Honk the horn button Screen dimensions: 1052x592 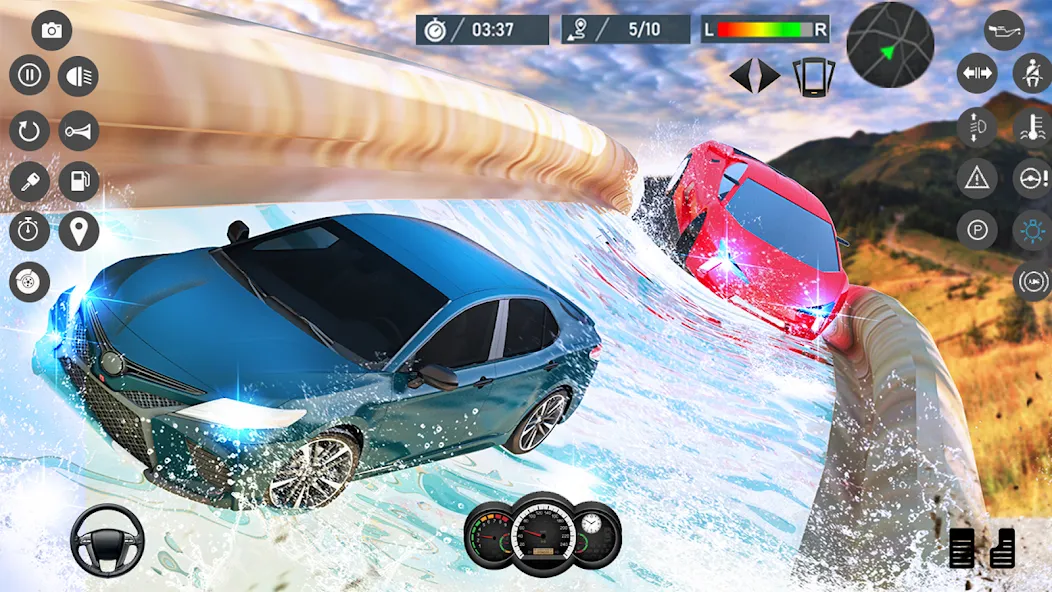(78, 130)
